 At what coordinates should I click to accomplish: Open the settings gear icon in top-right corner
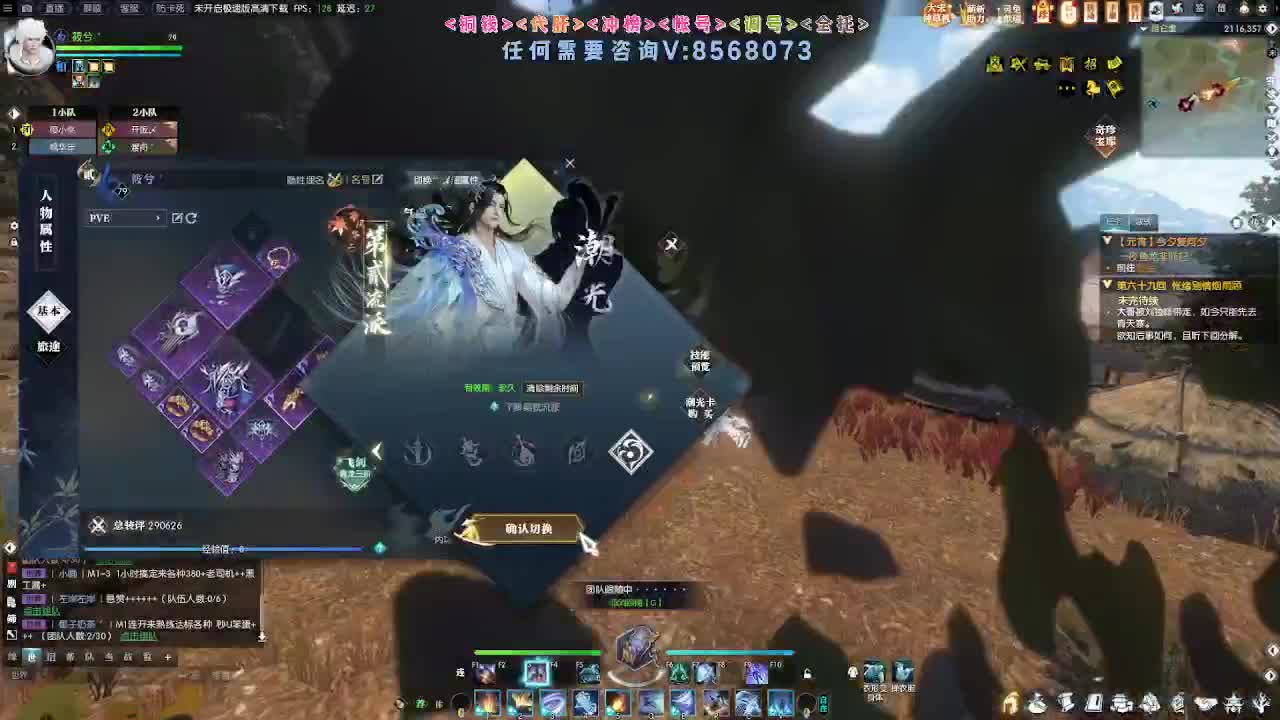pos(1262,9)
